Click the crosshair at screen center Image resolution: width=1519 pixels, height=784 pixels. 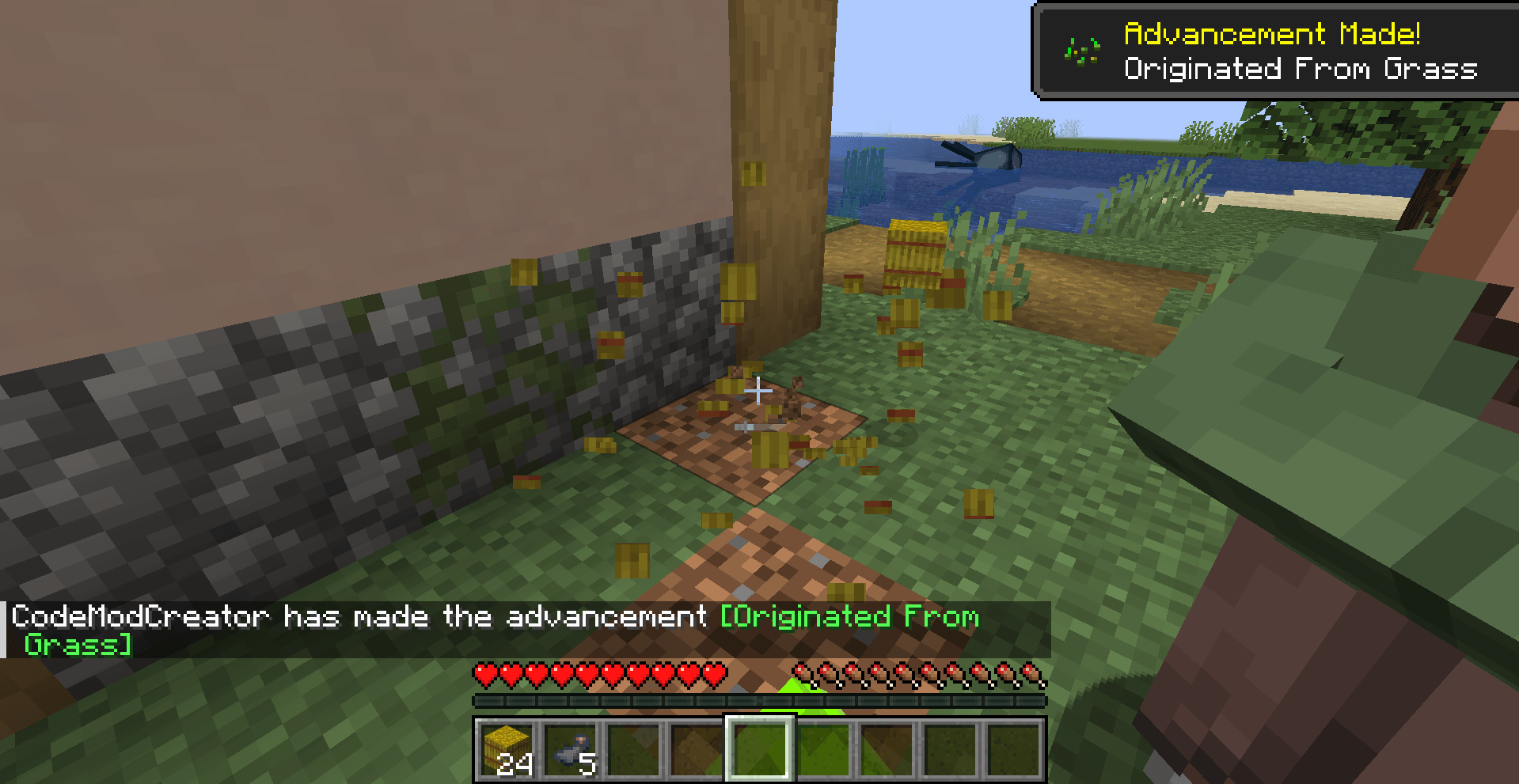pos(758,390)
